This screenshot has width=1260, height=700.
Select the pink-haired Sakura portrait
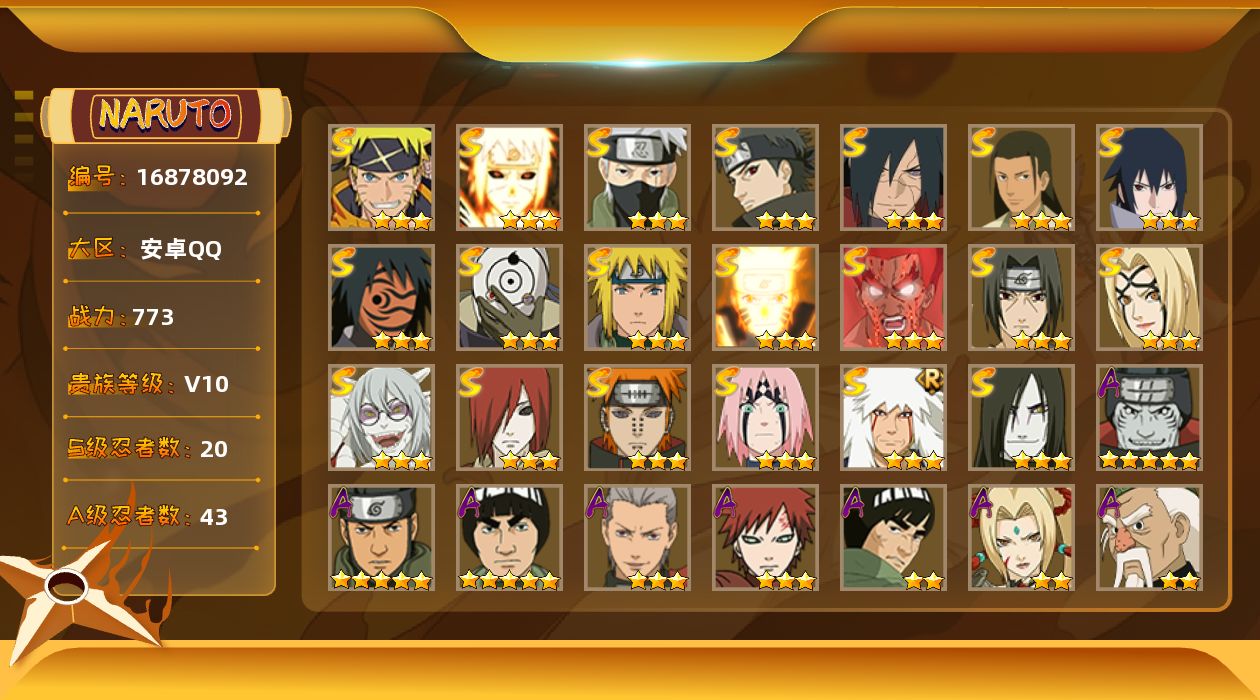[765, 418]
